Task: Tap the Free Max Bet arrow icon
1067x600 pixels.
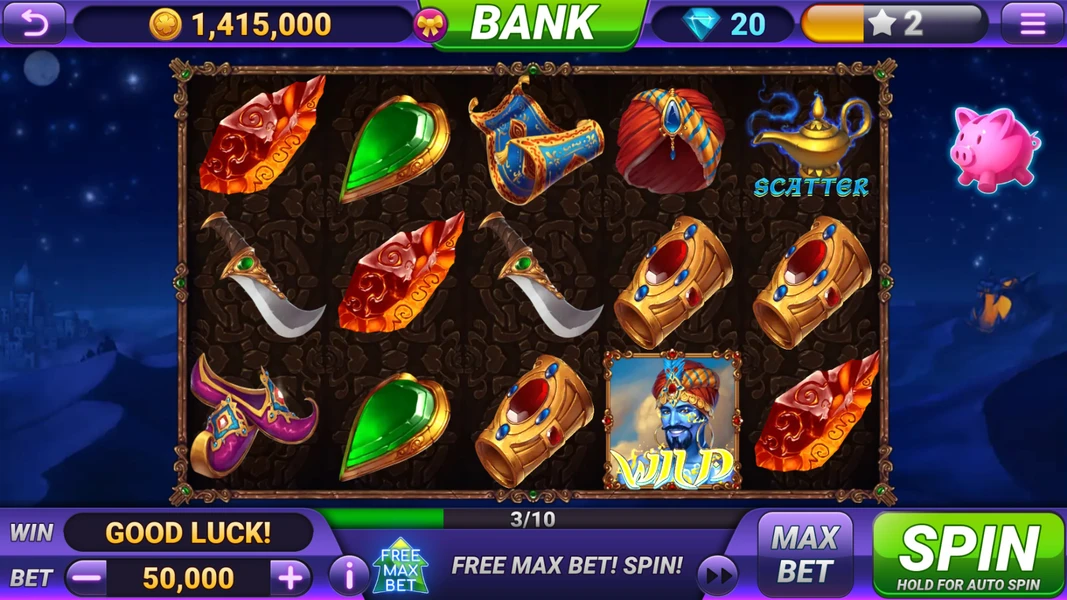Action: [x=400, y=567]
